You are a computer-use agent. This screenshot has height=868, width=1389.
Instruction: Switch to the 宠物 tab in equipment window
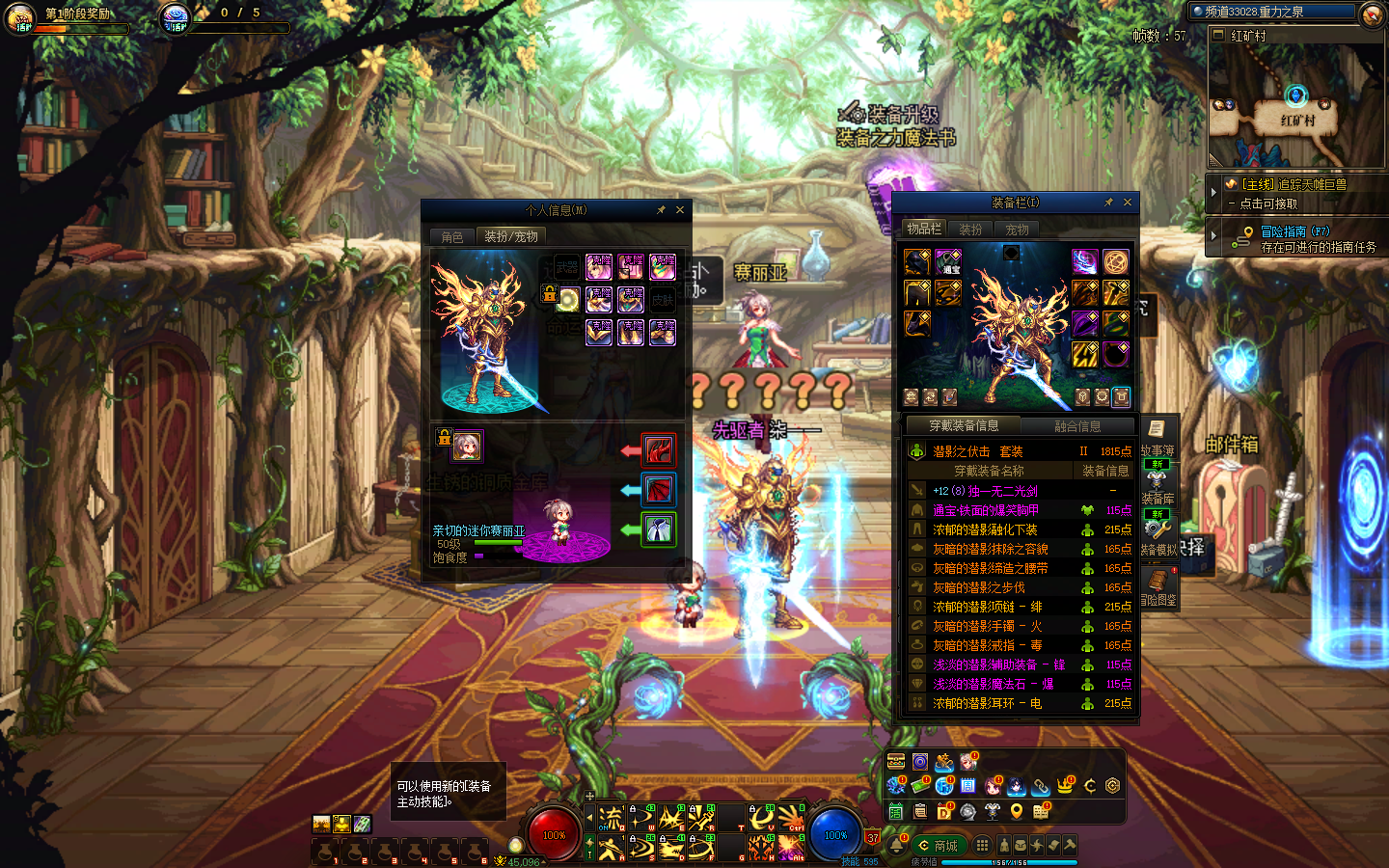[1017, 230]
